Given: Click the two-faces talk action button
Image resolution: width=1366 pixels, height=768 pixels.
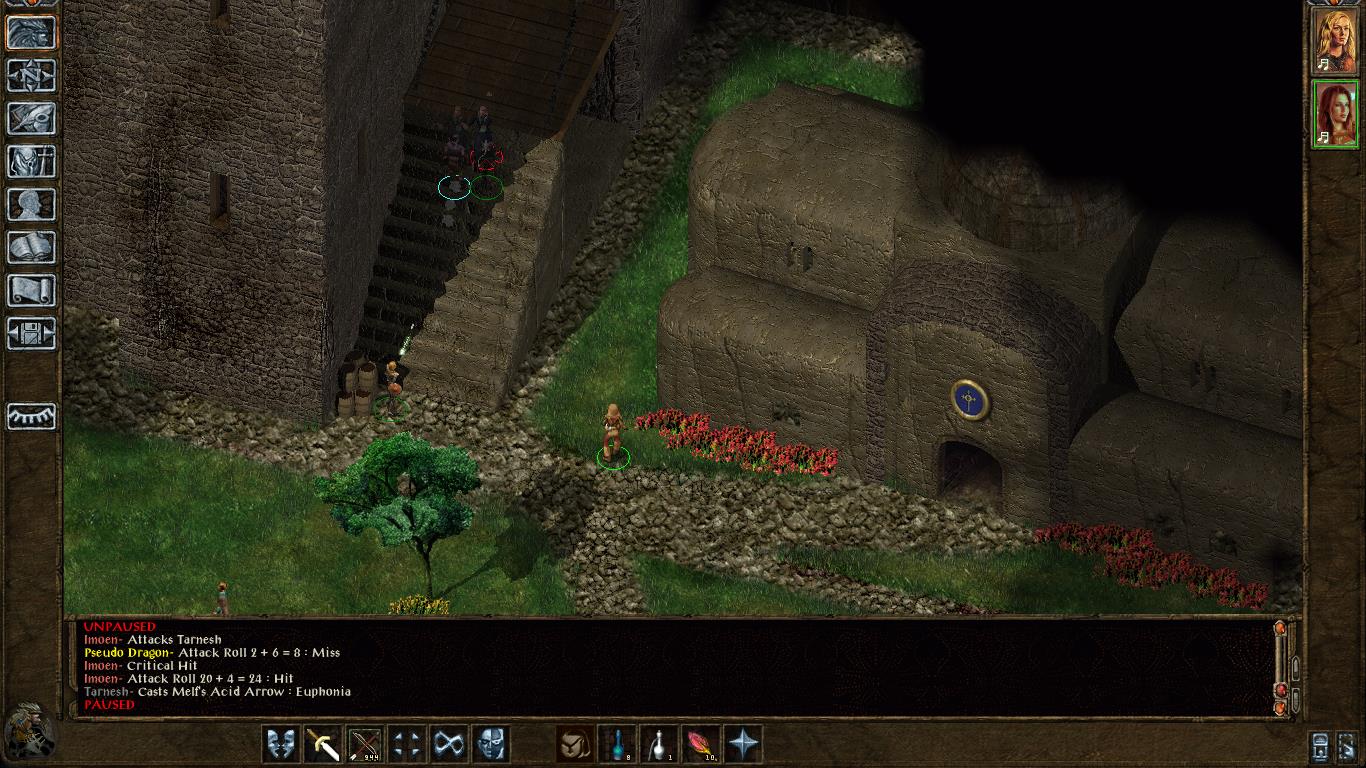Looking at the screenshot, I should click(281, 744).
